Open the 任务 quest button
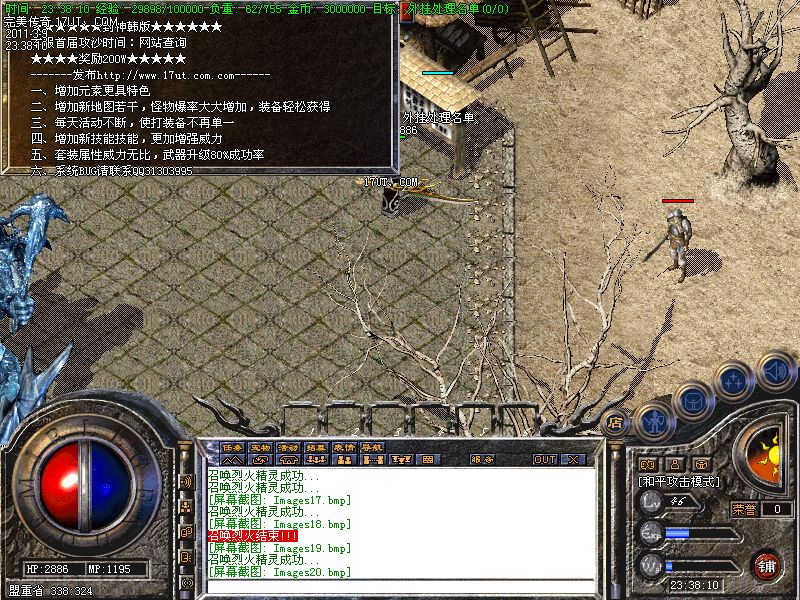 [232, 447]
